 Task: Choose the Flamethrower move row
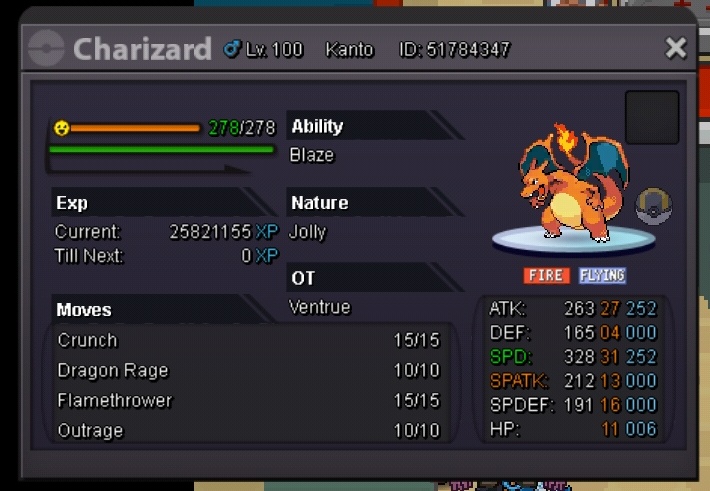[x=248, y=401]
